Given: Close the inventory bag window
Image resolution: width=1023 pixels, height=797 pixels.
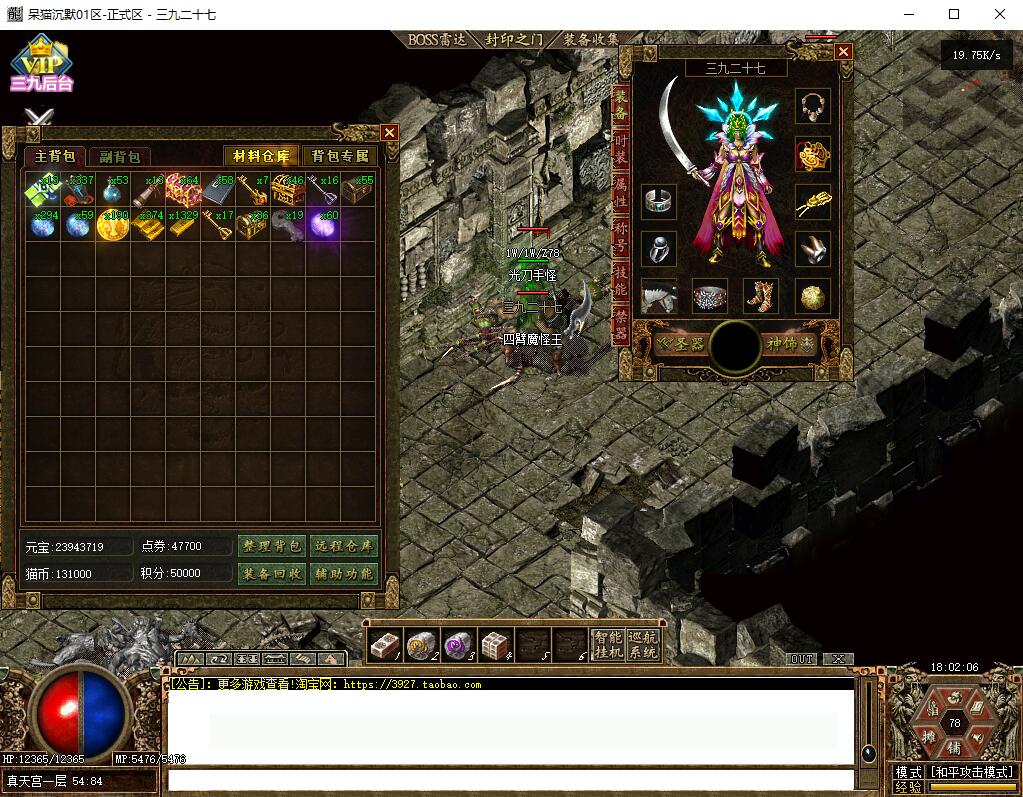Looking at the screenshot, I should (x=390, y=132).
